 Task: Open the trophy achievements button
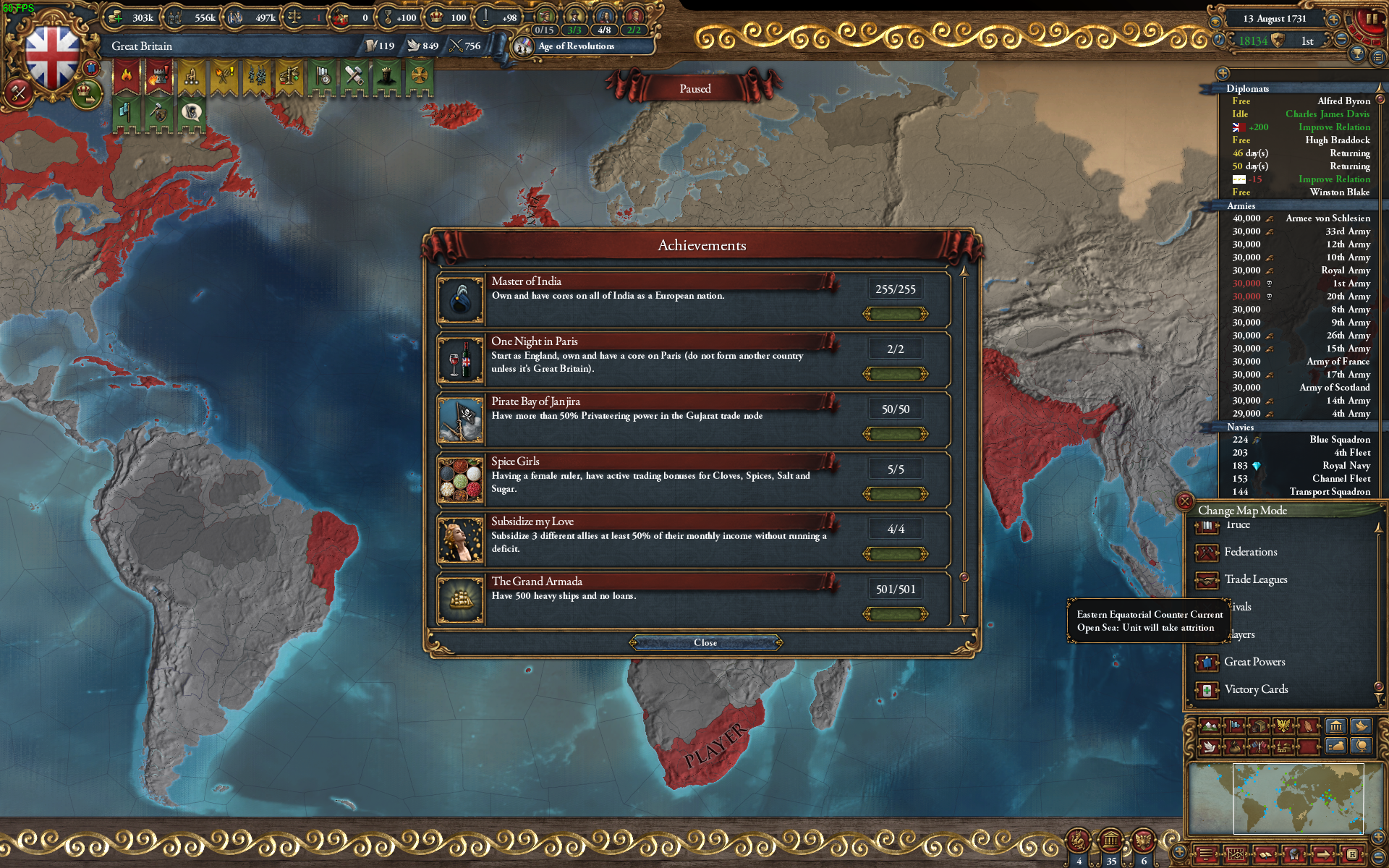(x=1358, y=54)
